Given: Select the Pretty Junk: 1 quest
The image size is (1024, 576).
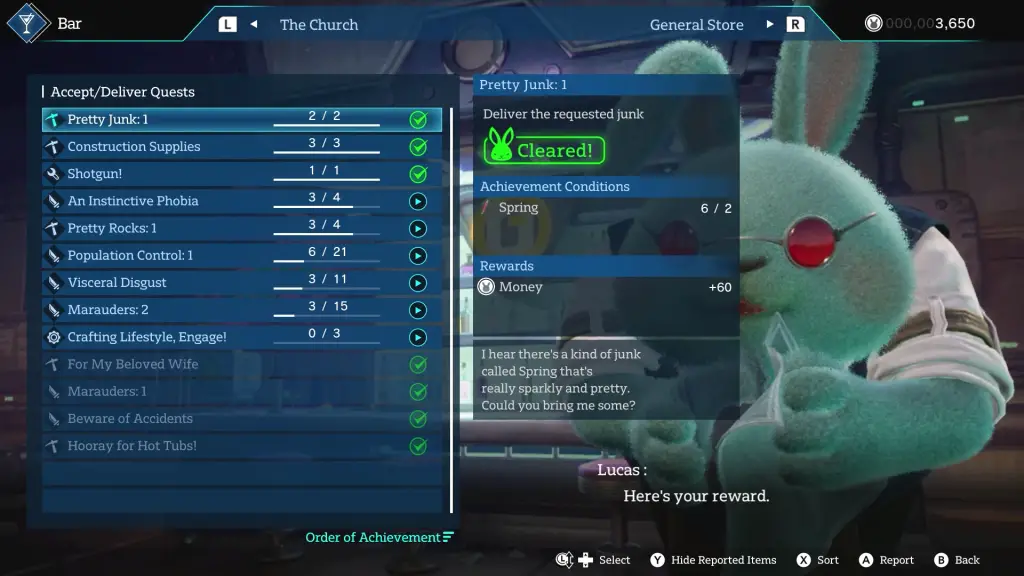Looking at the screenshot, I should (x=241, y=120).
